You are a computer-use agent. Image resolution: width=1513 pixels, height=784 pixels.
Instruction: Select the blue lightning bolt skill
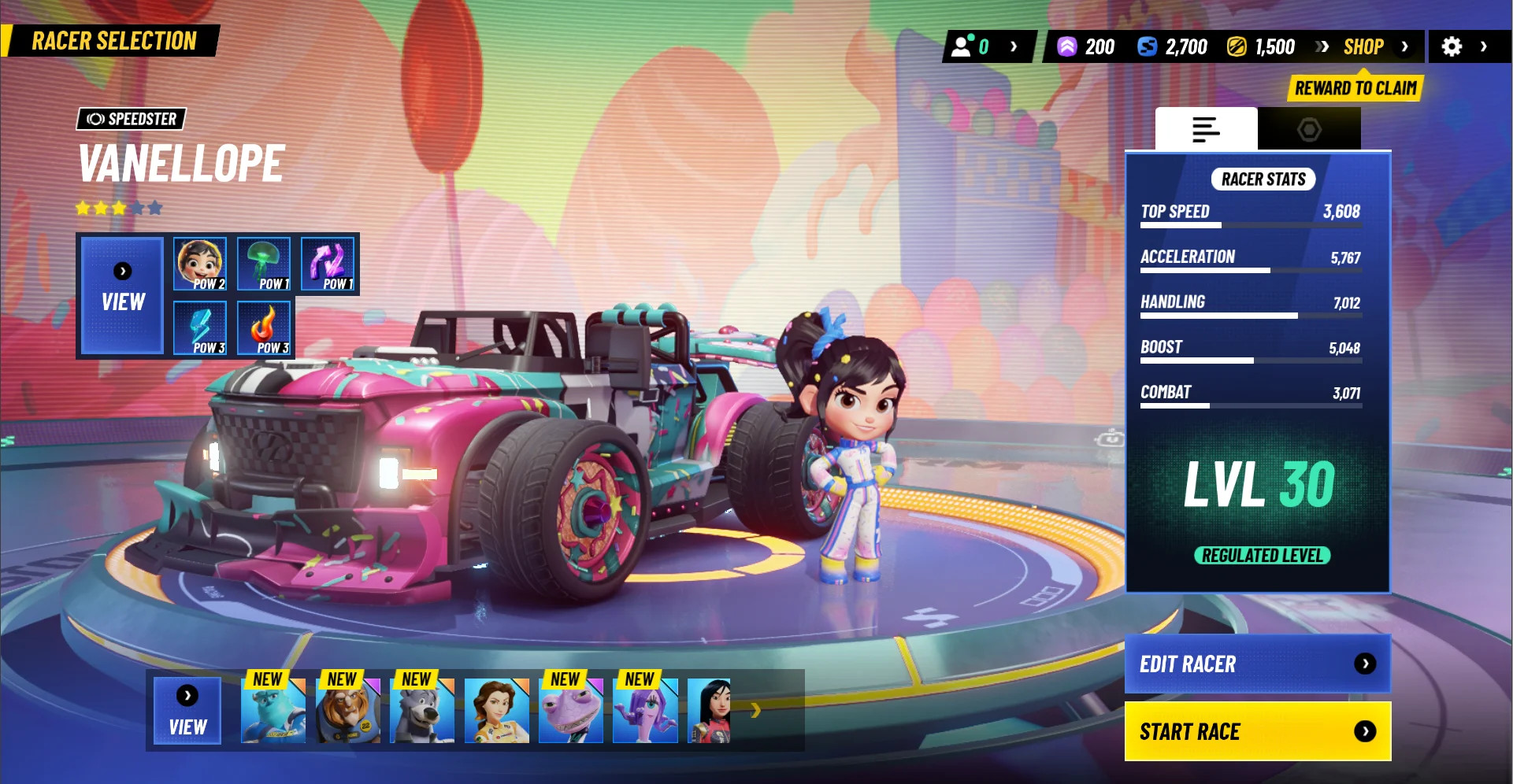pos(200,327)
